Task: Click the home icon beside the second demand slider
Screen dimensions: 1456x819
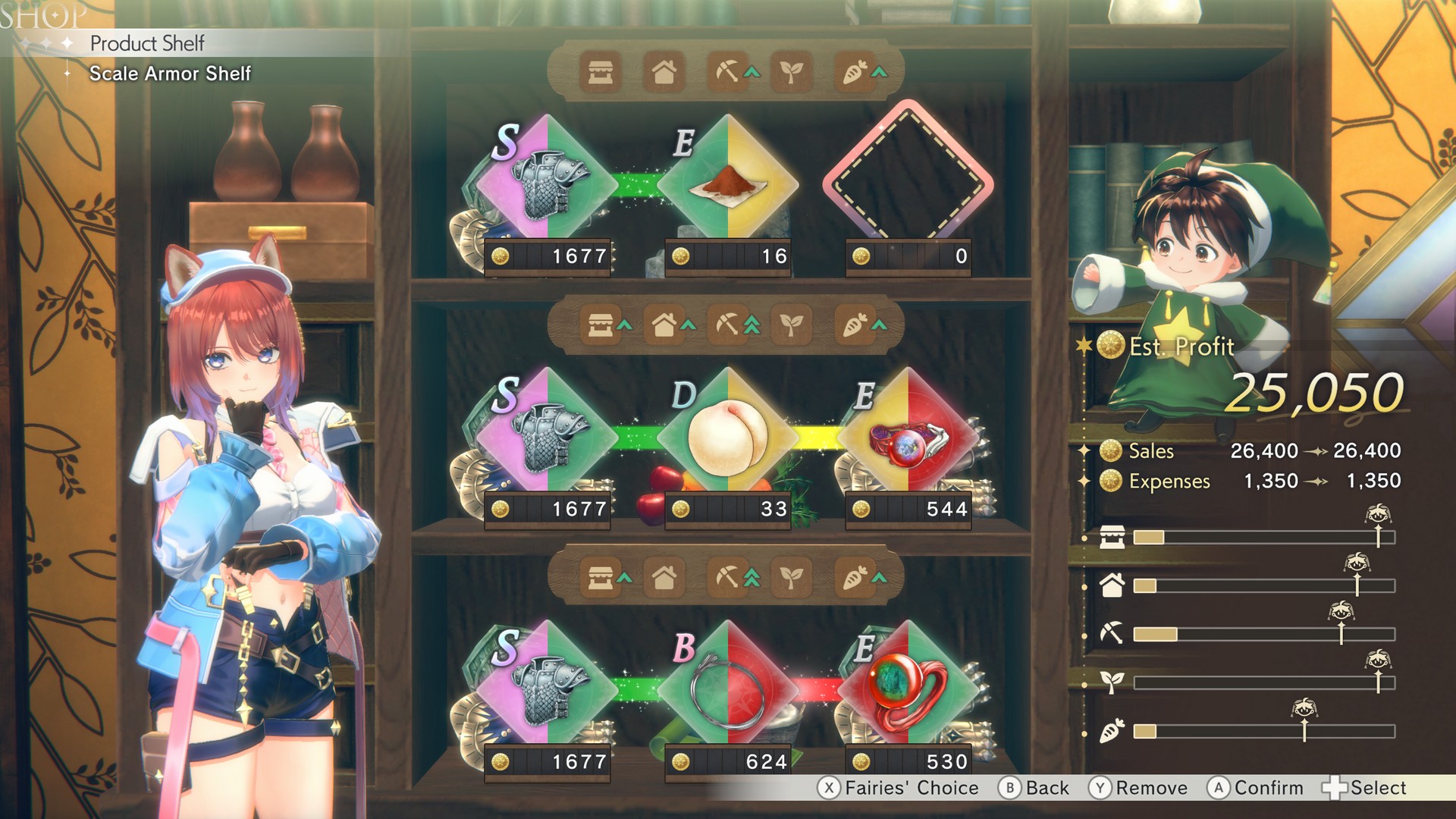Action: click(1111, 586)
